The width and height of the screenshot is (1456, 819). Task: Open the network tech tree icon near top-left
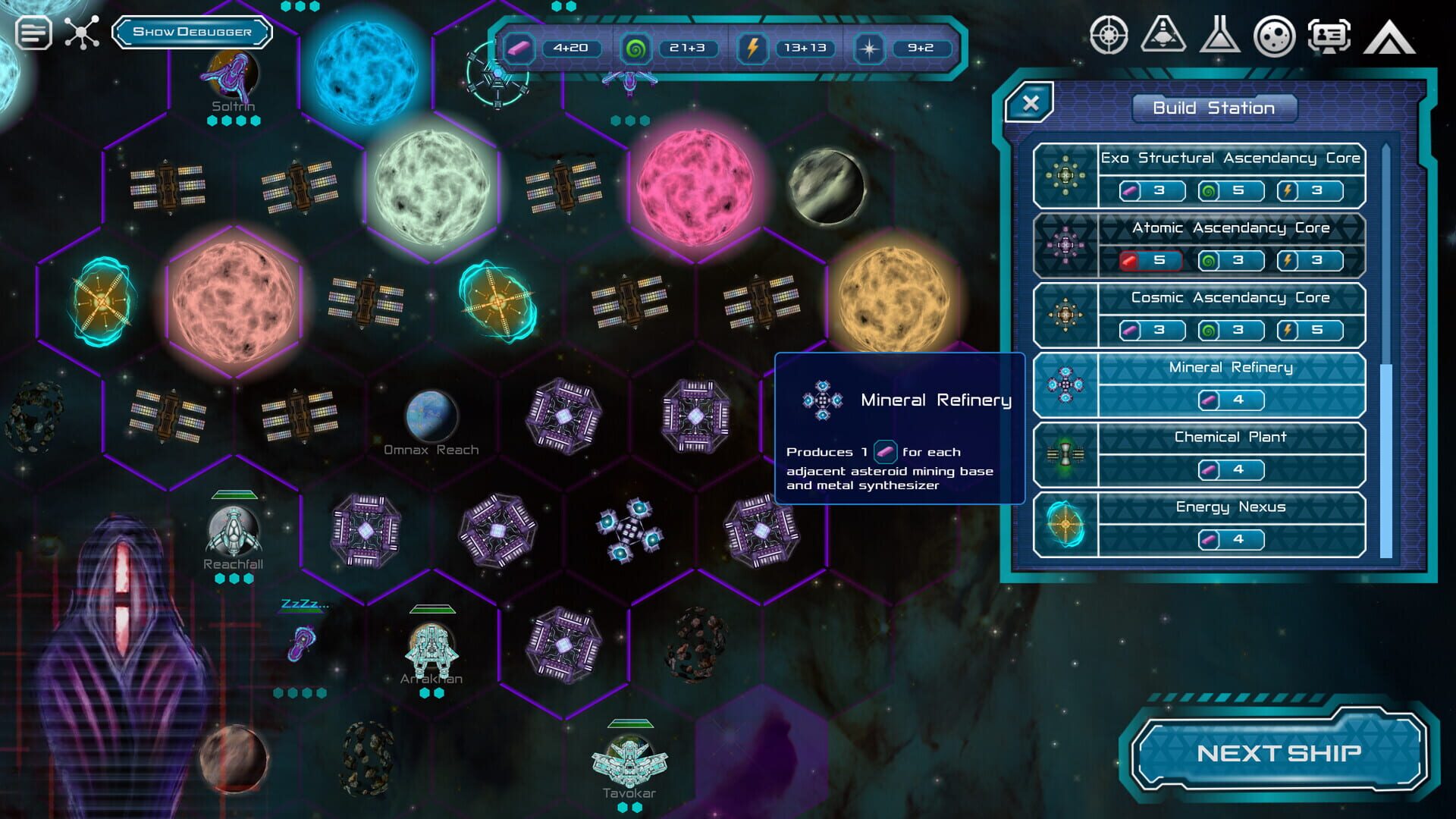[81, 34]
